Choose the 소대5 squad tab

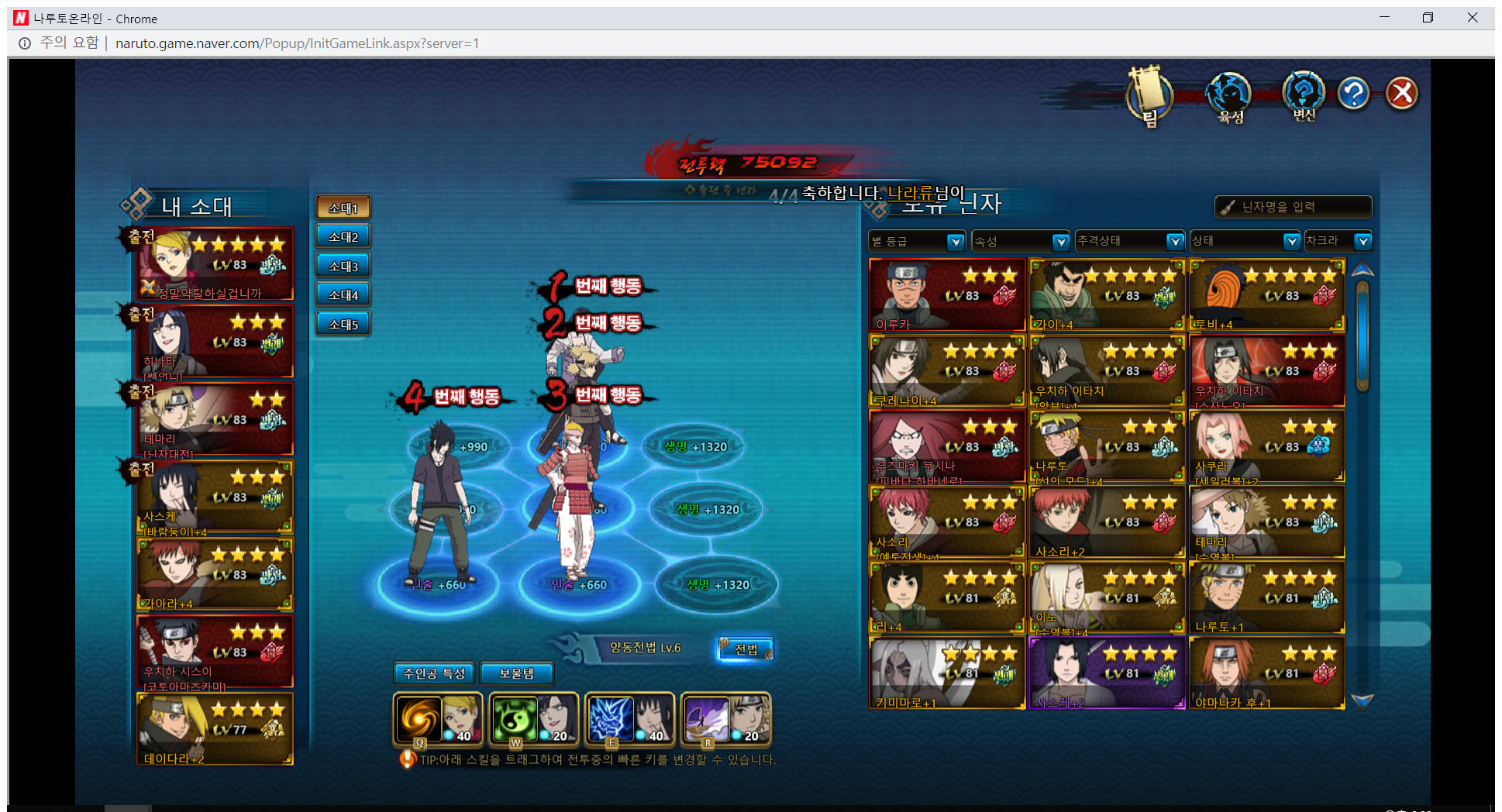coord(343,324)
